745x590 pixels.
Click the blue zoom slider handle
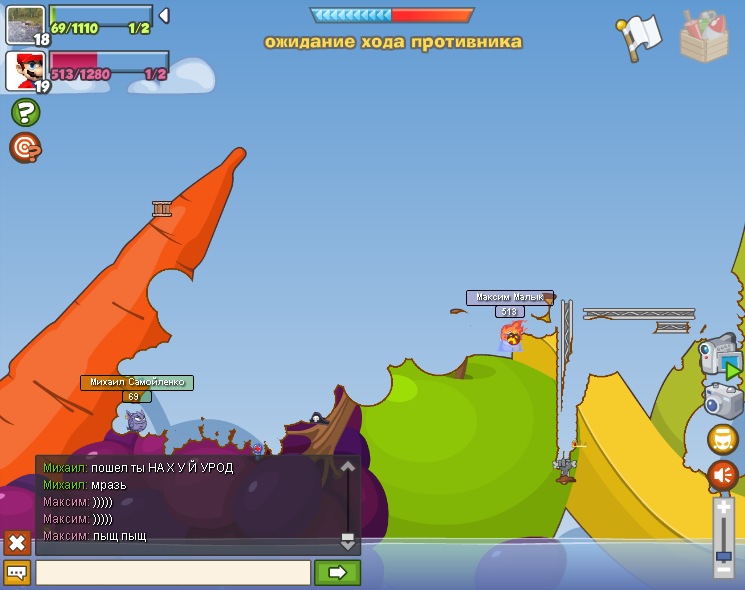point(724,556)
